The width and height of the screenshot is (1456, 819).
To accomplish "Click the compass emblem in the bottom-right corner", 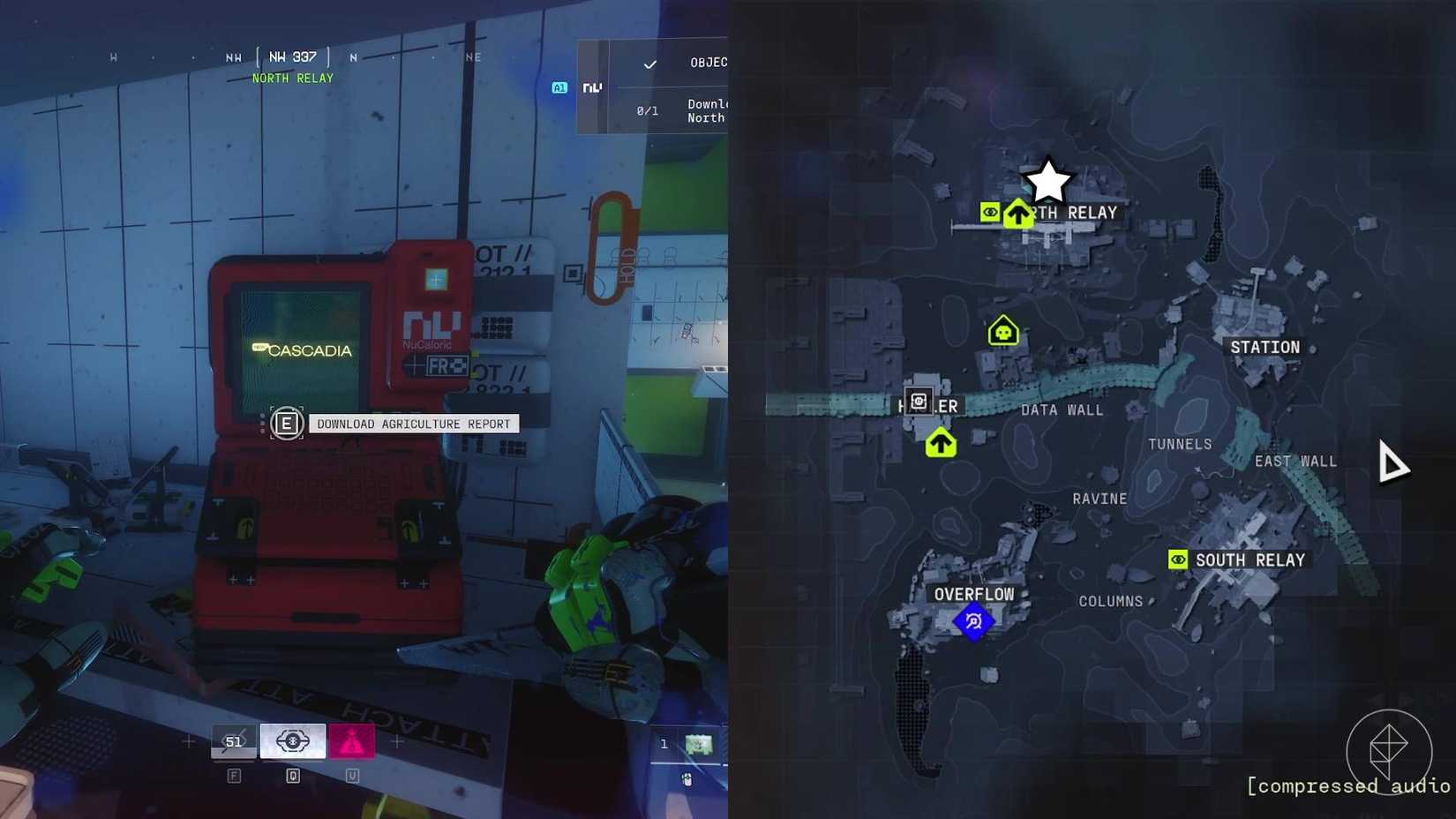I will [1390, 751].
